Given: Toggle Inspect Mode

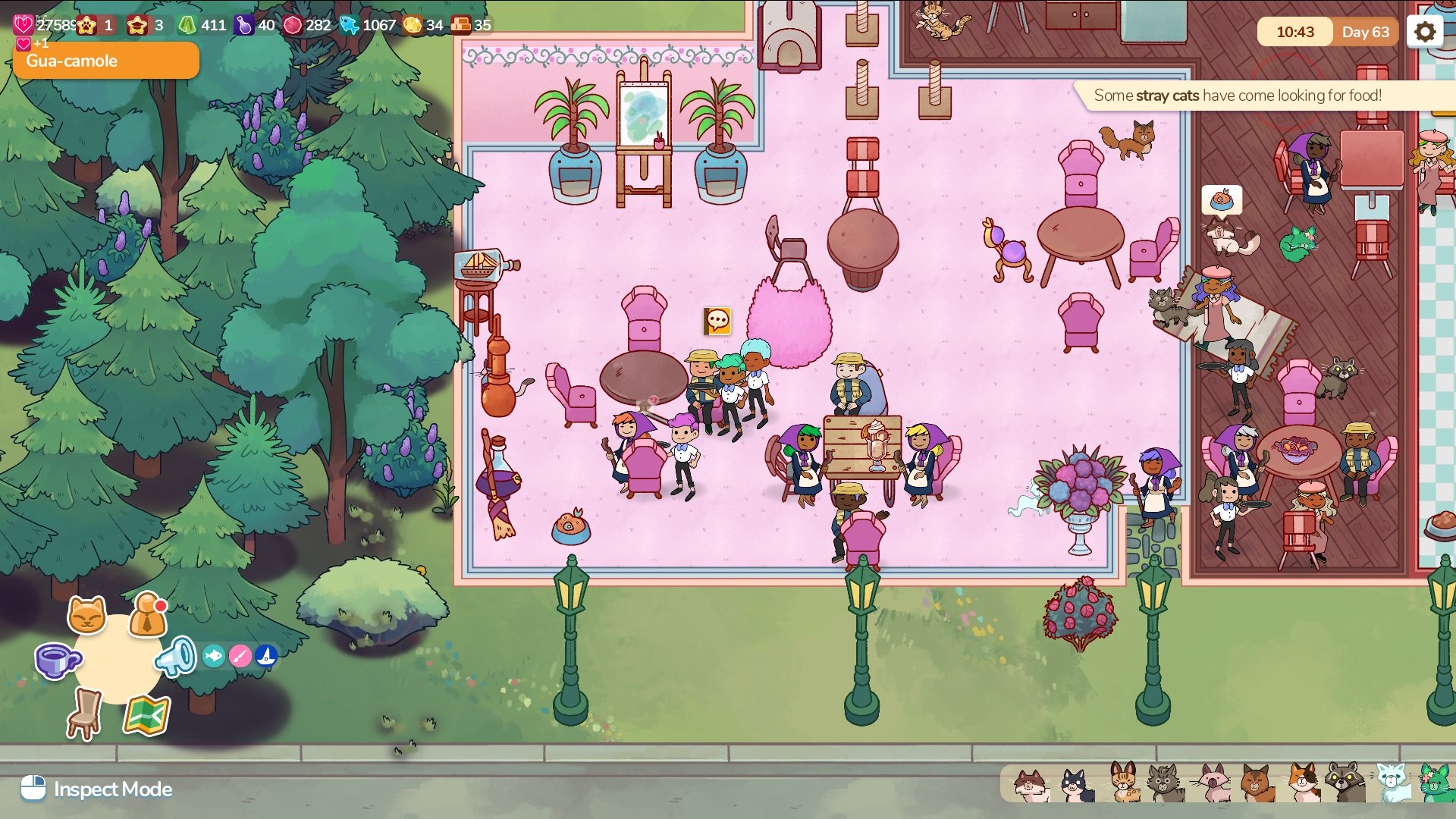Looking at the screenshot, I should pyautogui.click(x=96, y=789).
